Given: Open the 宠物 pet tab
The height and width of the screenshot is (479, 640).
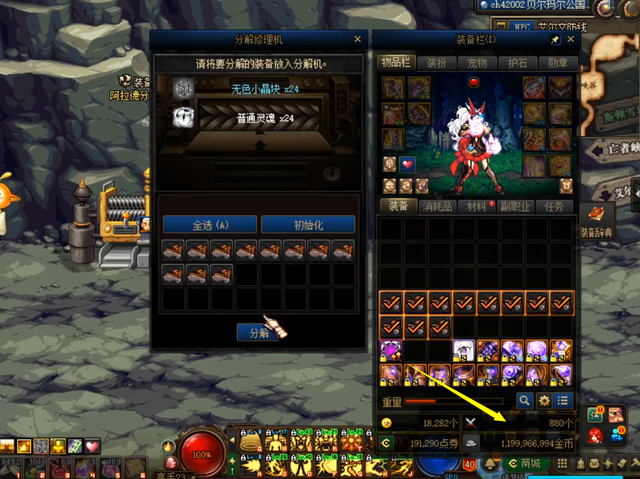Looking at the screenshot, I should click(477, 62).
